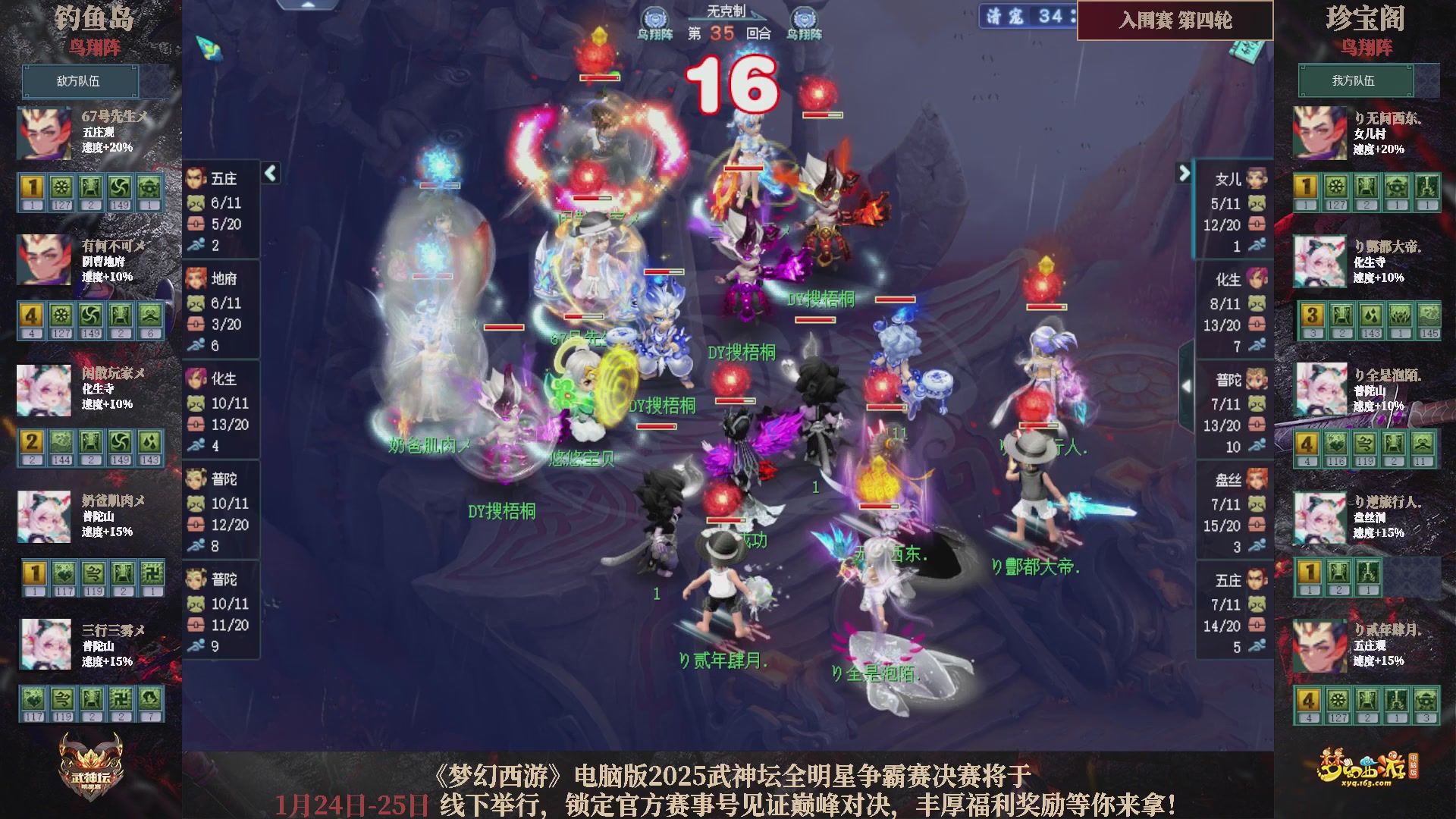The height and width of the screenshot is (819, 1456).
Task: Switch to the 我方队伍 team view
Action: [x=1356, y=80]
